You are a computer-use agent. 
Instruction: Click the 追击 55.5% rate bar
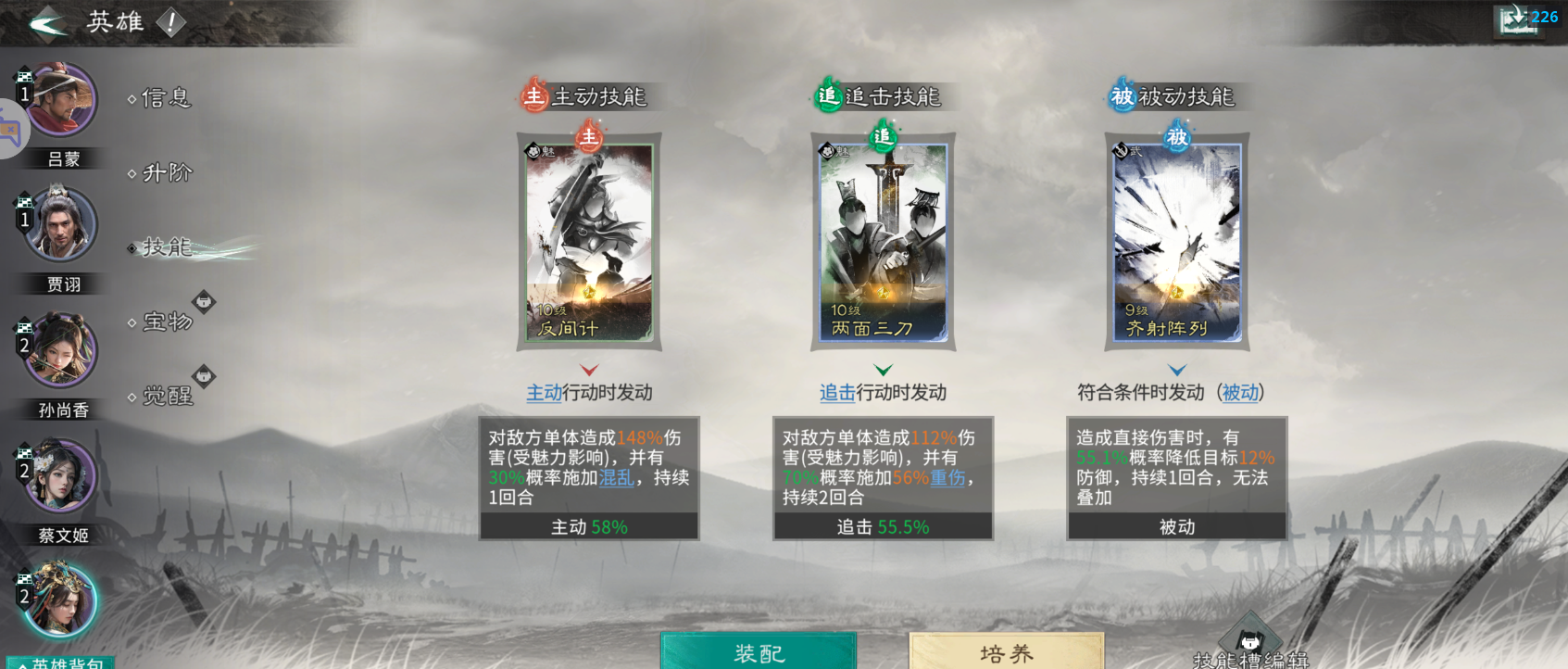[x=882, y=525]
